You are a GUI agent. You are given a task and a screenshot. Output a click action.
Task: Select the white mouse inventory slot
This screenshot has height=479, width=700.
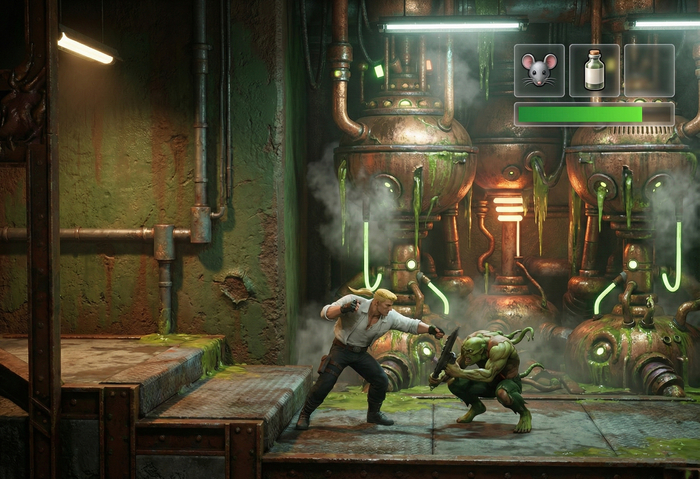[539, 70]
